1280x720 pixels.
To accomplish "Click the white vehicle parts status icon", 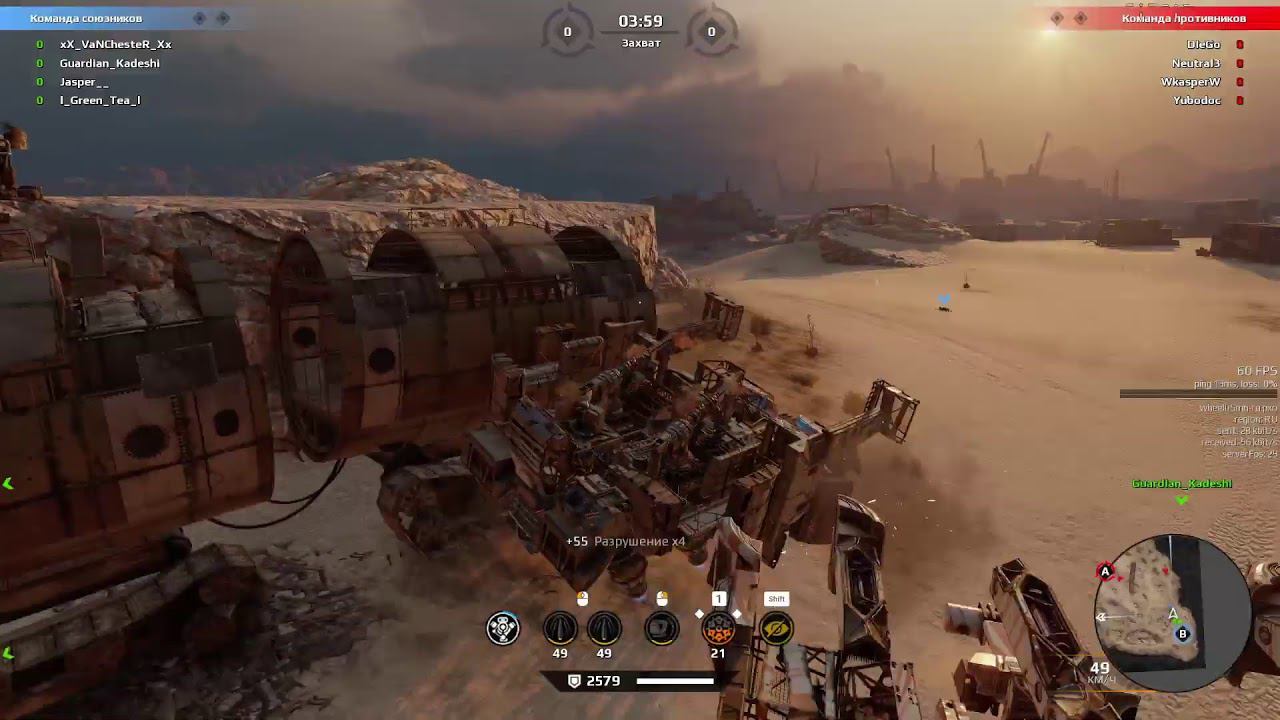I will click(x=503, y=628).
